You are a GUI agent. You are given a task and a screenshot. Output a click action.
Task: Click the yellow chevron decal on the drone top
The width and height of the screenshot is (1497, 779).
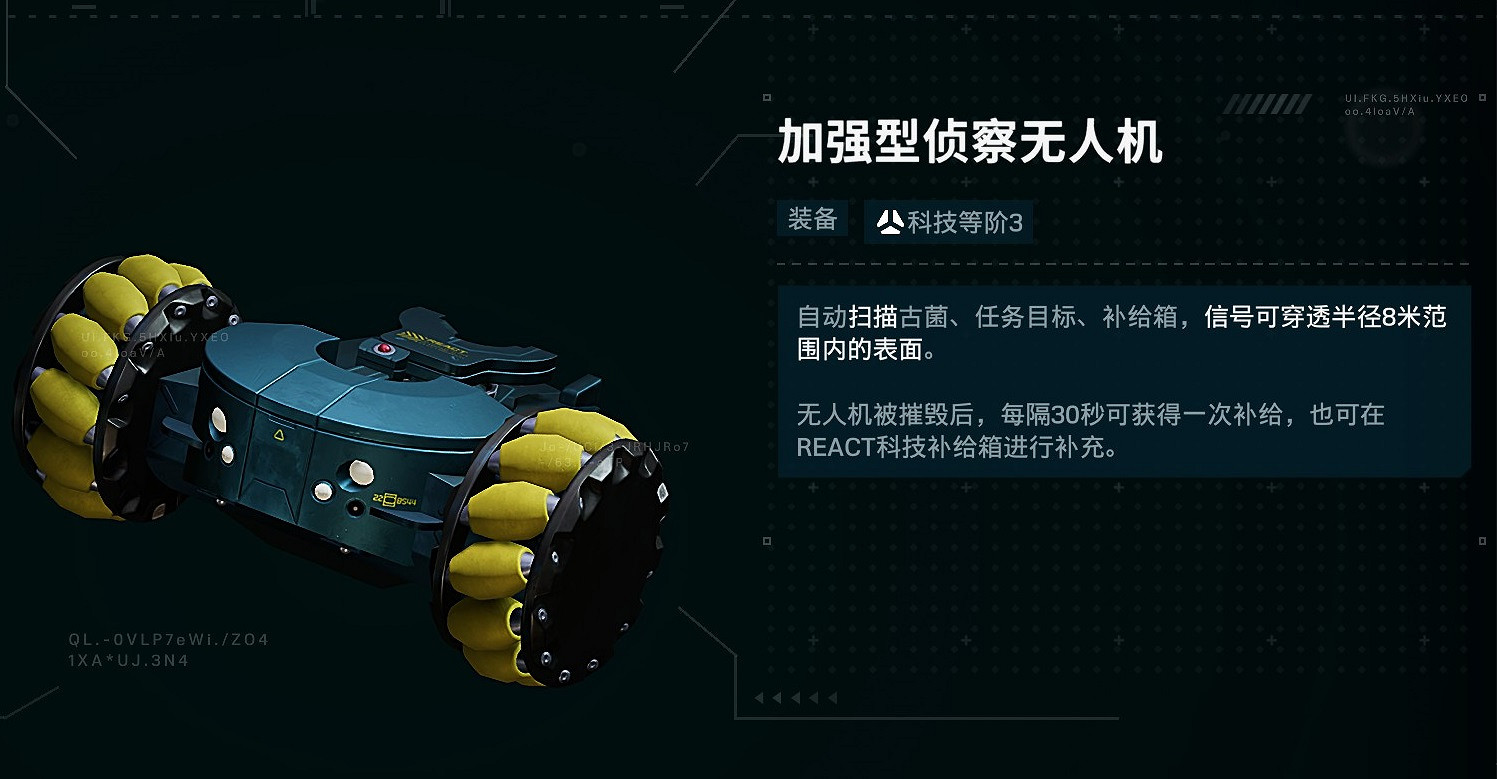408,334
